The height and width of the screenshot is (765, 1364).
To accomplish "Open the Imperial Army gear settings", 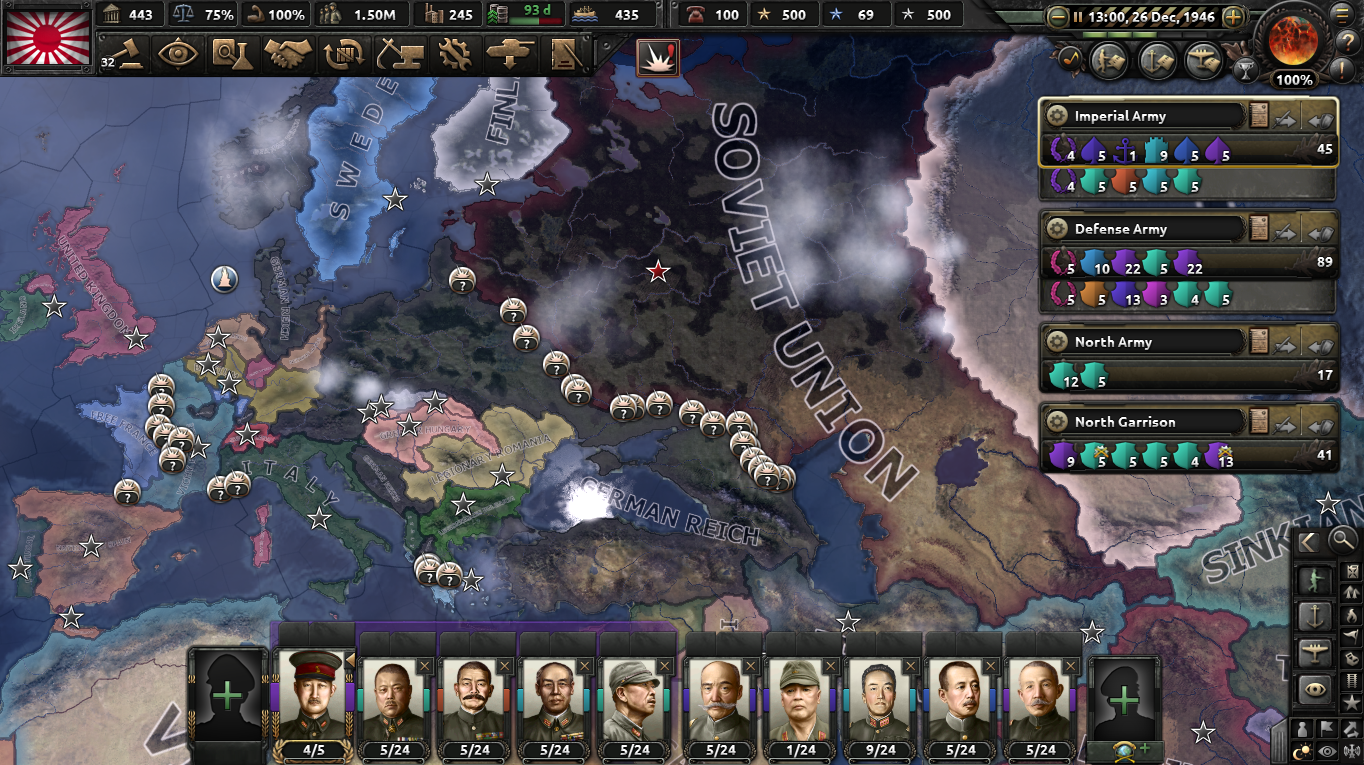I will 1056,115.
